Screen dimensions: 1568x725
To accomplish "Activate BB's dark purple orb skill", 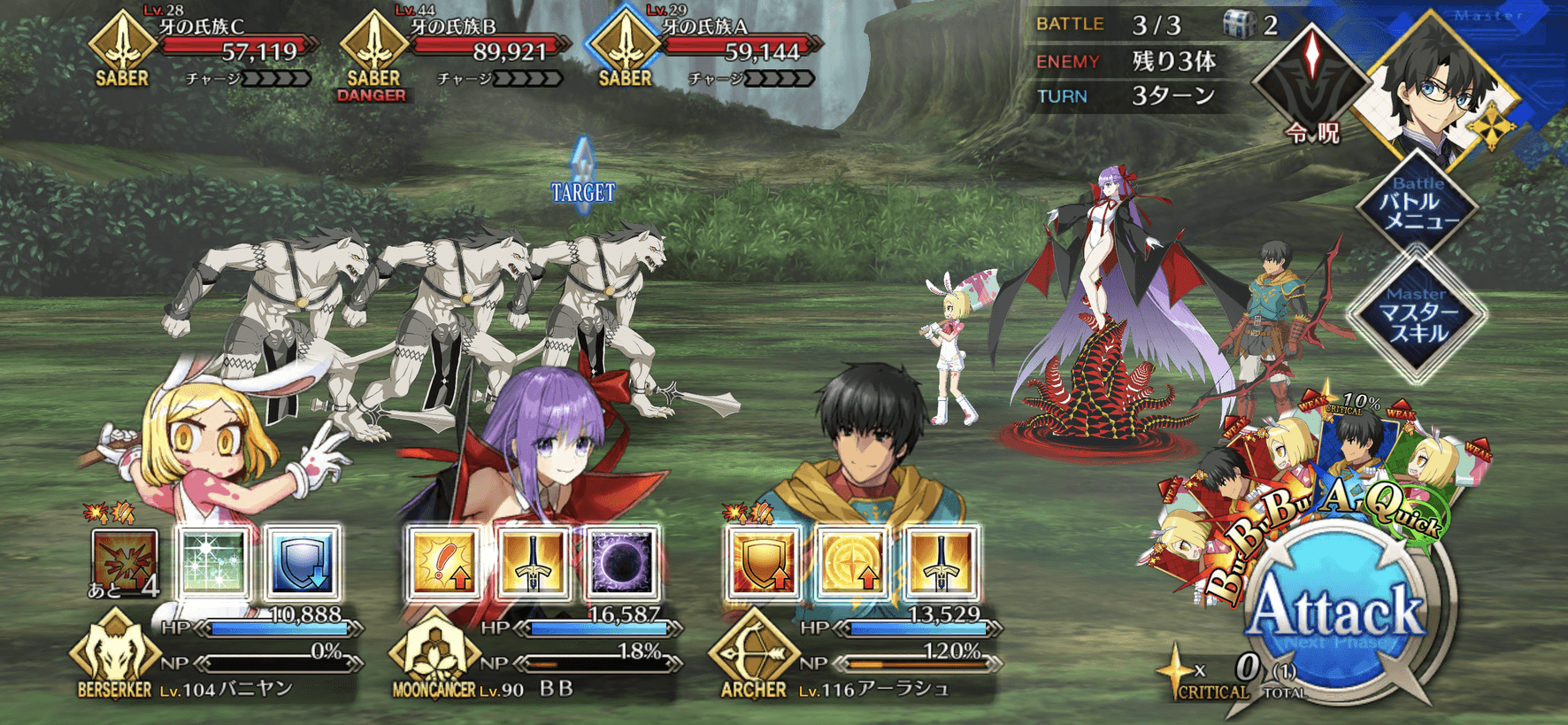I will pyautogui.click(x=621, y=563).
